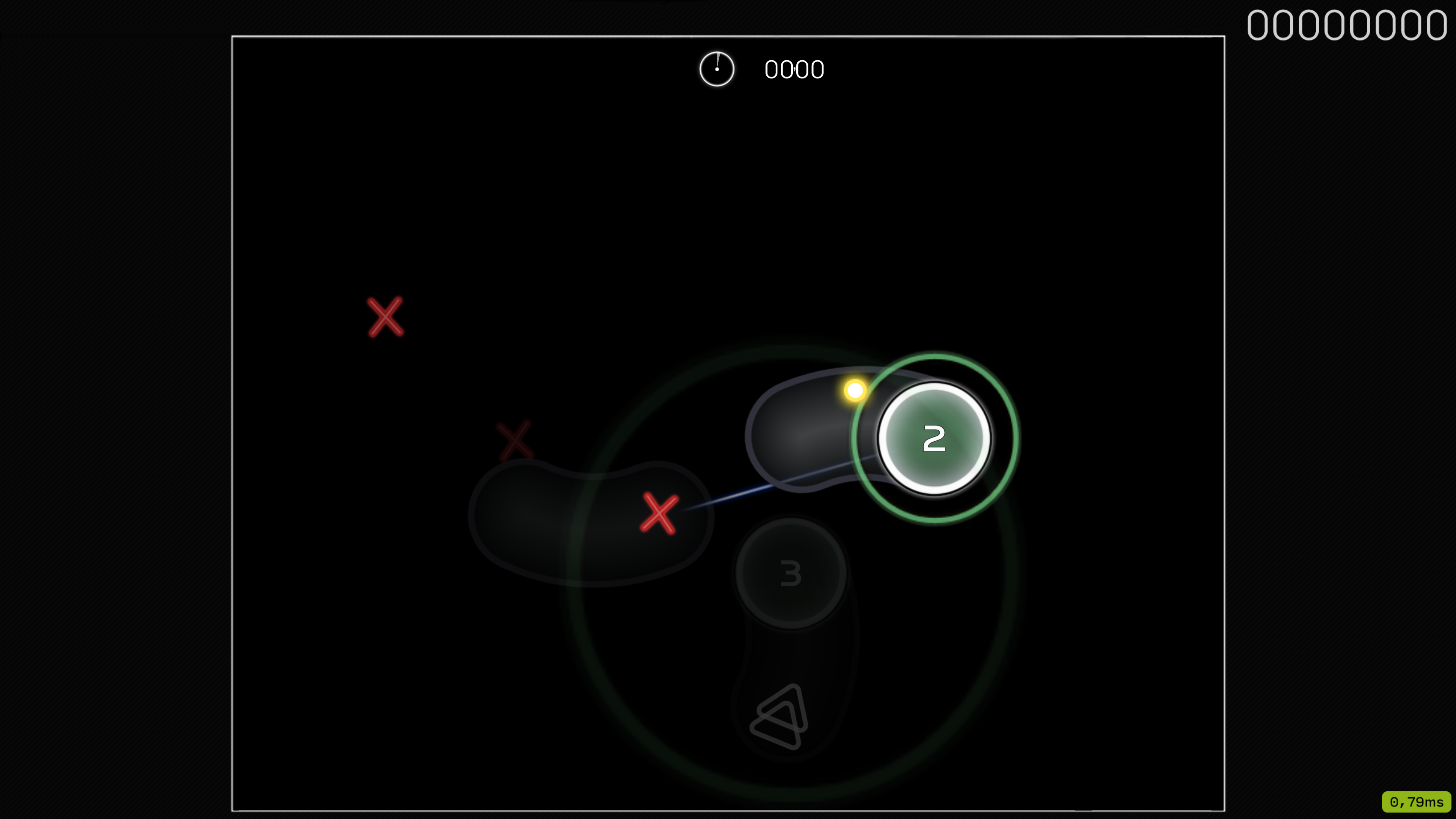Select the faded hit circle numbered 3
Screen dimensions: 1456x819
pyautogui.click(x=789, y=572)
